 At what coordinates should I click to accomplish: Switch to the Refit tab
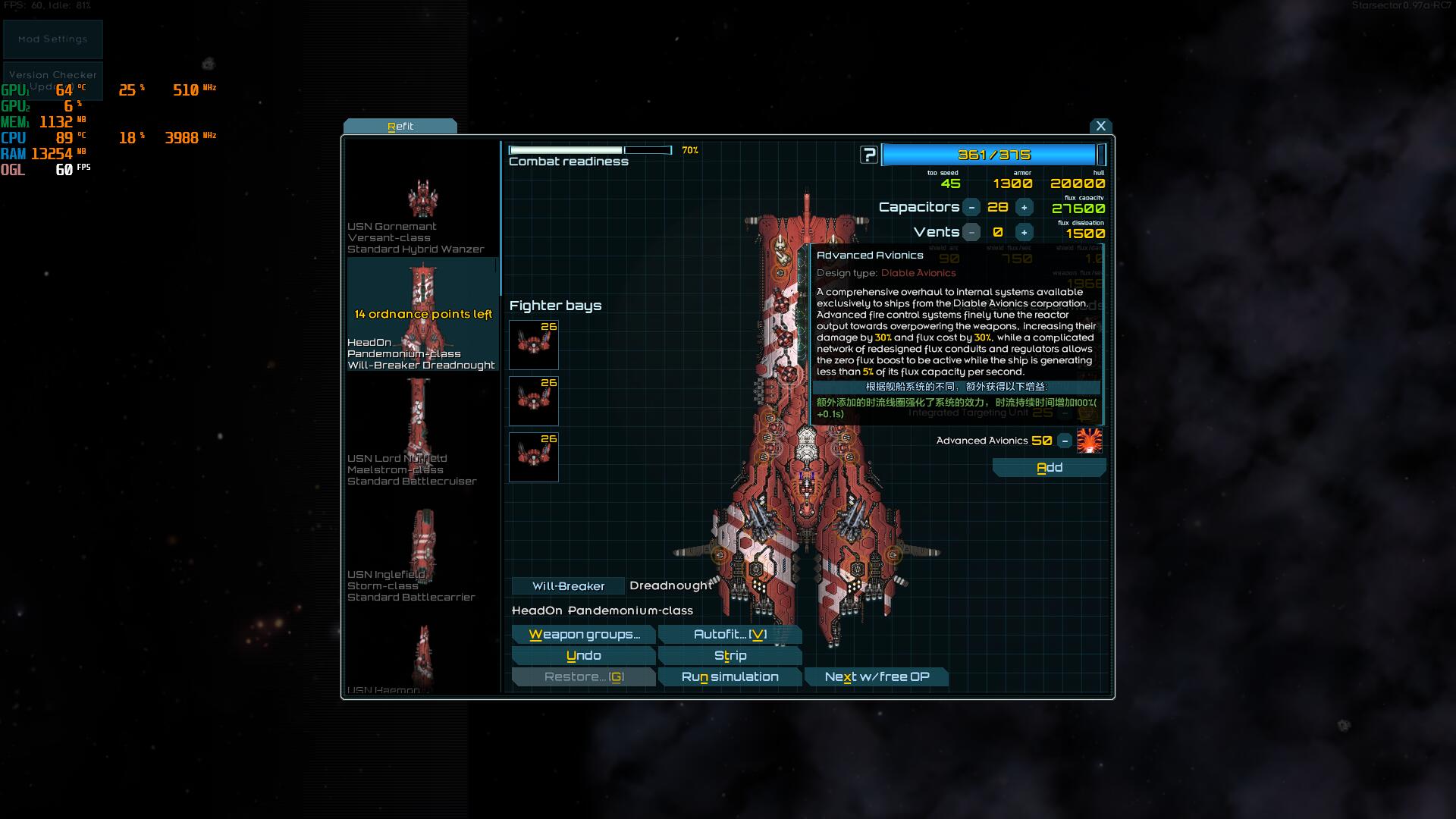coord(400,127)
